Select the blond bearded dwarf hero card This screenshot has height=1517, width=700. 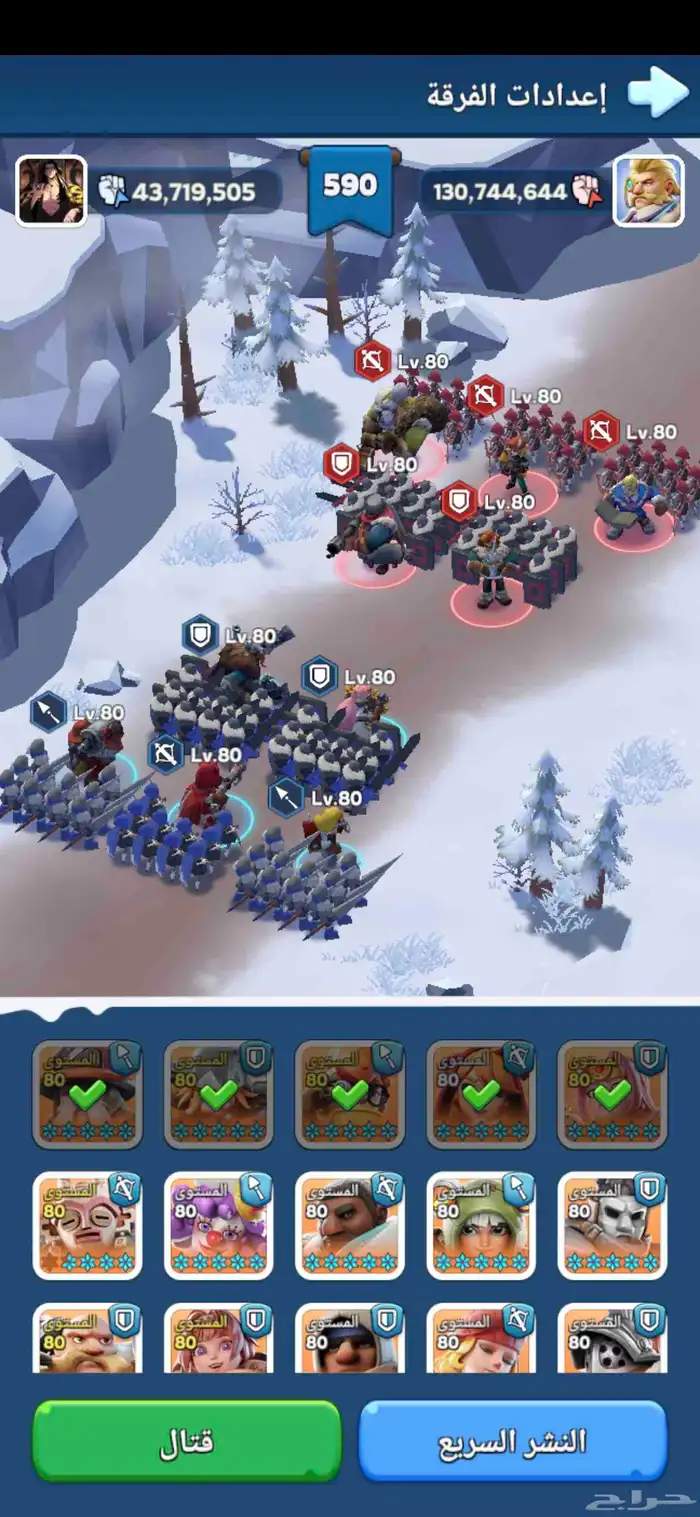[88, 1337]
